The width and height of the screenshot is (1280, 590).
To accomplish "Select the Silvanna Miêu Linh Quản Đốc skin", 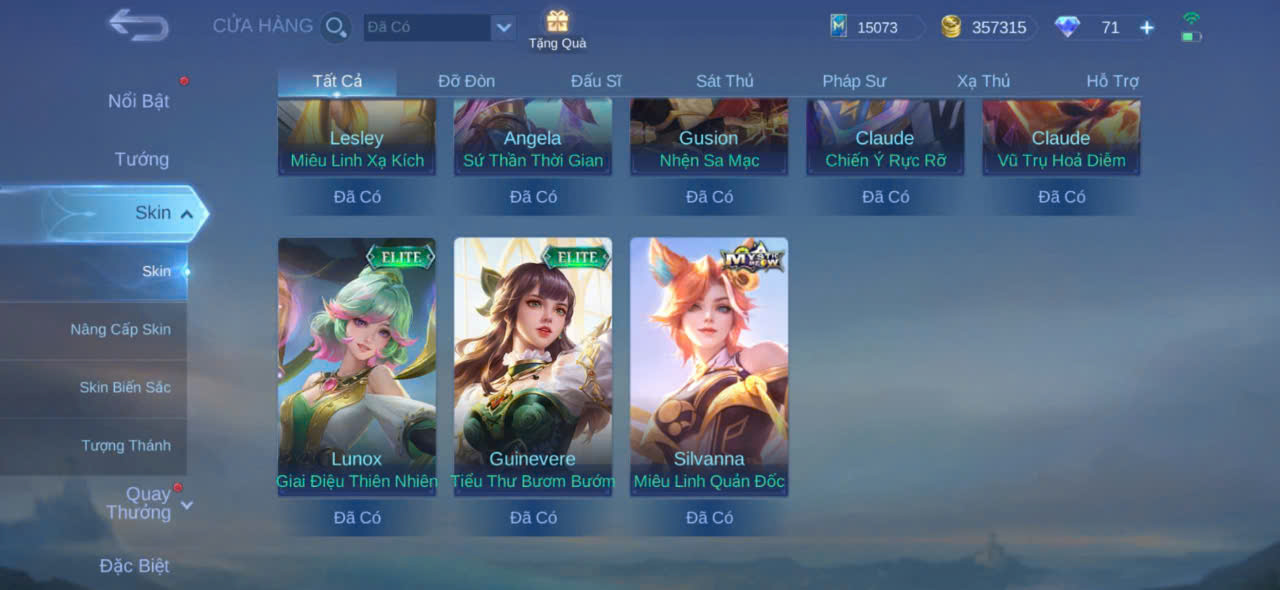I will pos(709,365).
